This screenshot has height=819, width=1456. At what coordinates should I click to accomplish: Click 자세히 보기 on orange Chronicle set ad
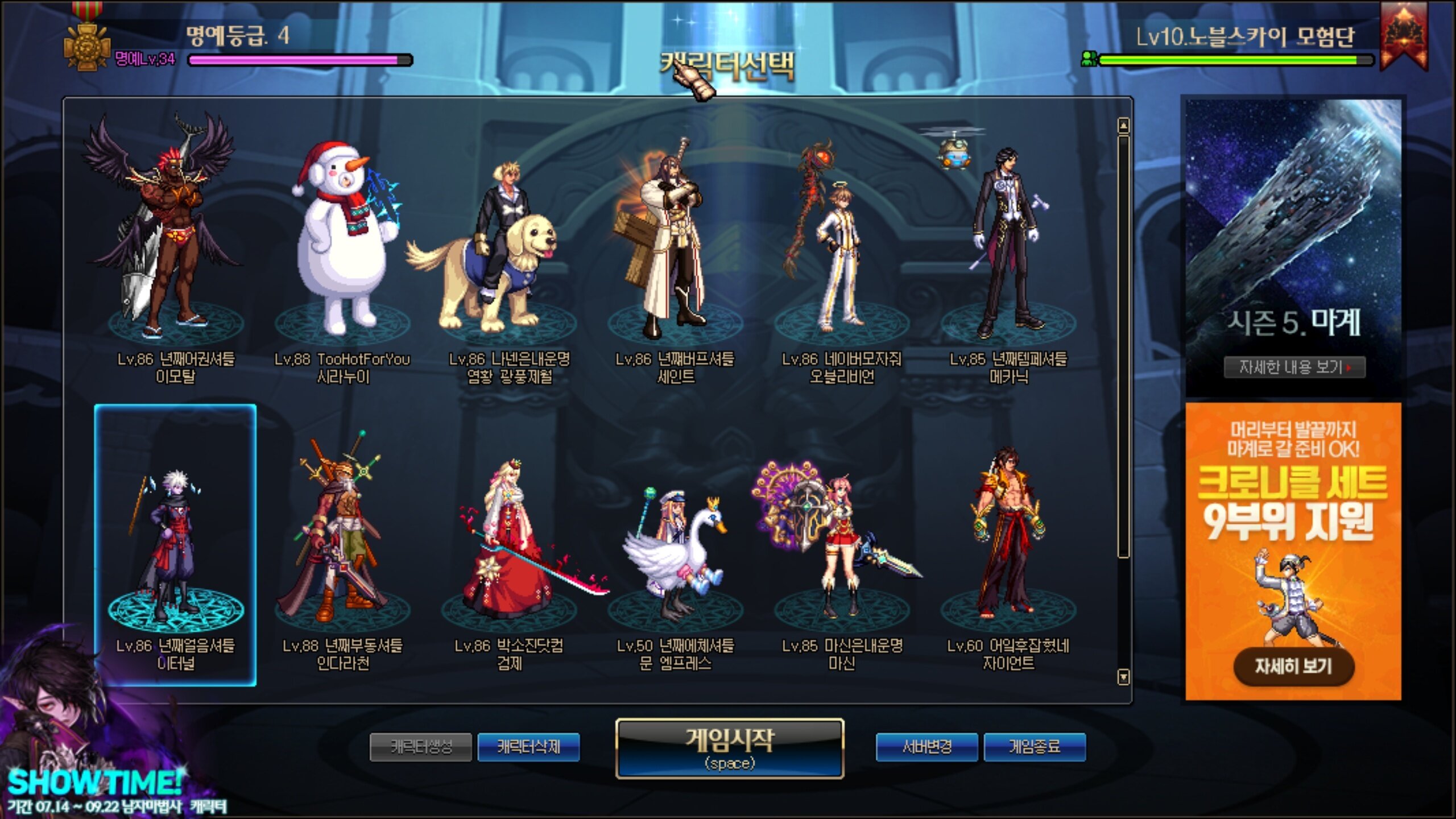point(1293,666)
